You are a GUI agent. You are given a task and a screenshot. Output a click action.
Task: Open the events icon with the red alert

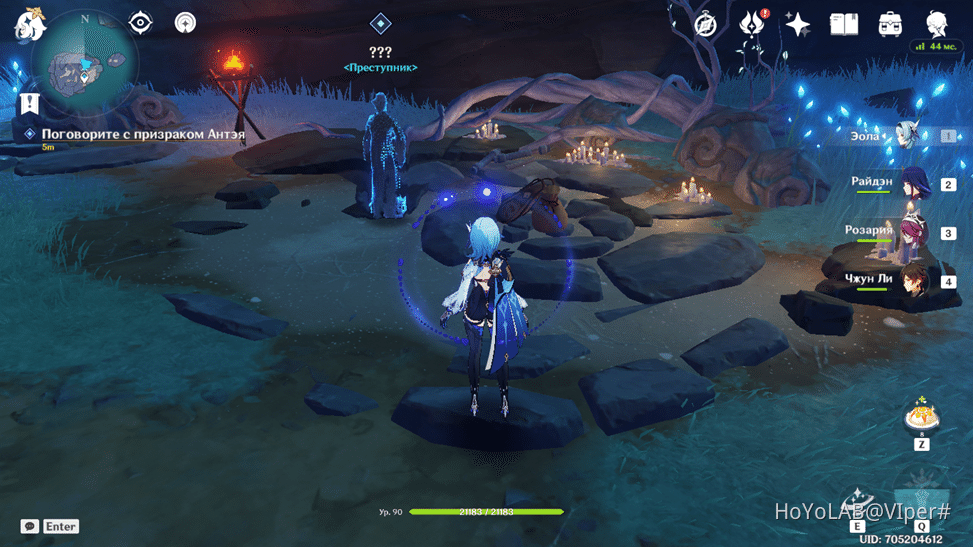tap(751, 25)
